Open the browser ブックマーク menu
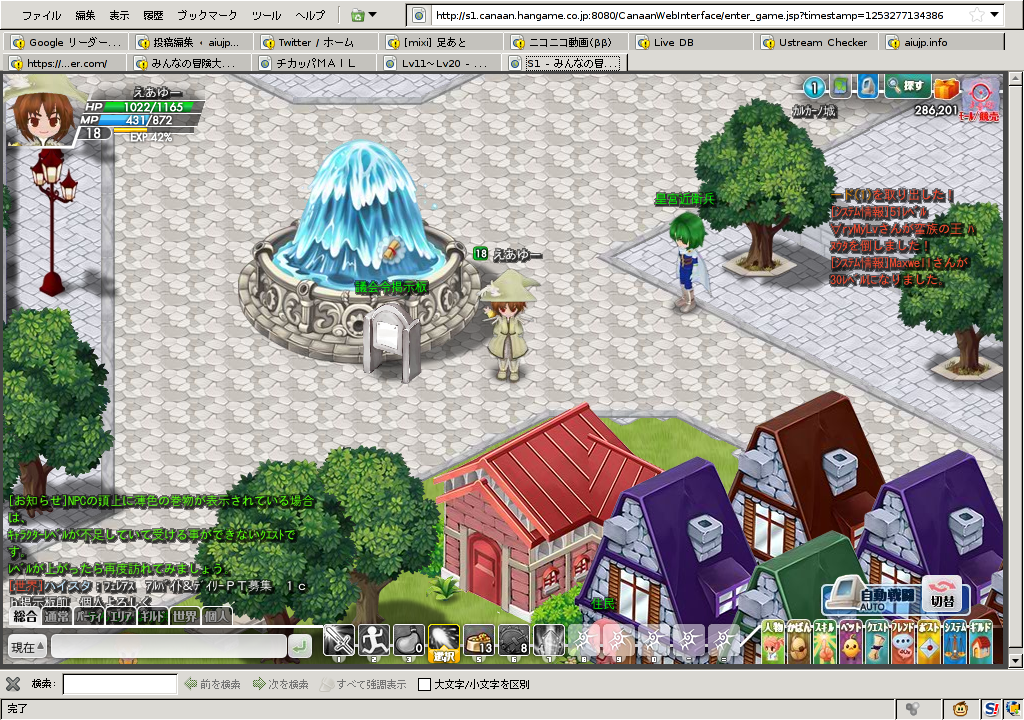The width and height of the screenshot is (1024, 720). click(x=207, y=16)
